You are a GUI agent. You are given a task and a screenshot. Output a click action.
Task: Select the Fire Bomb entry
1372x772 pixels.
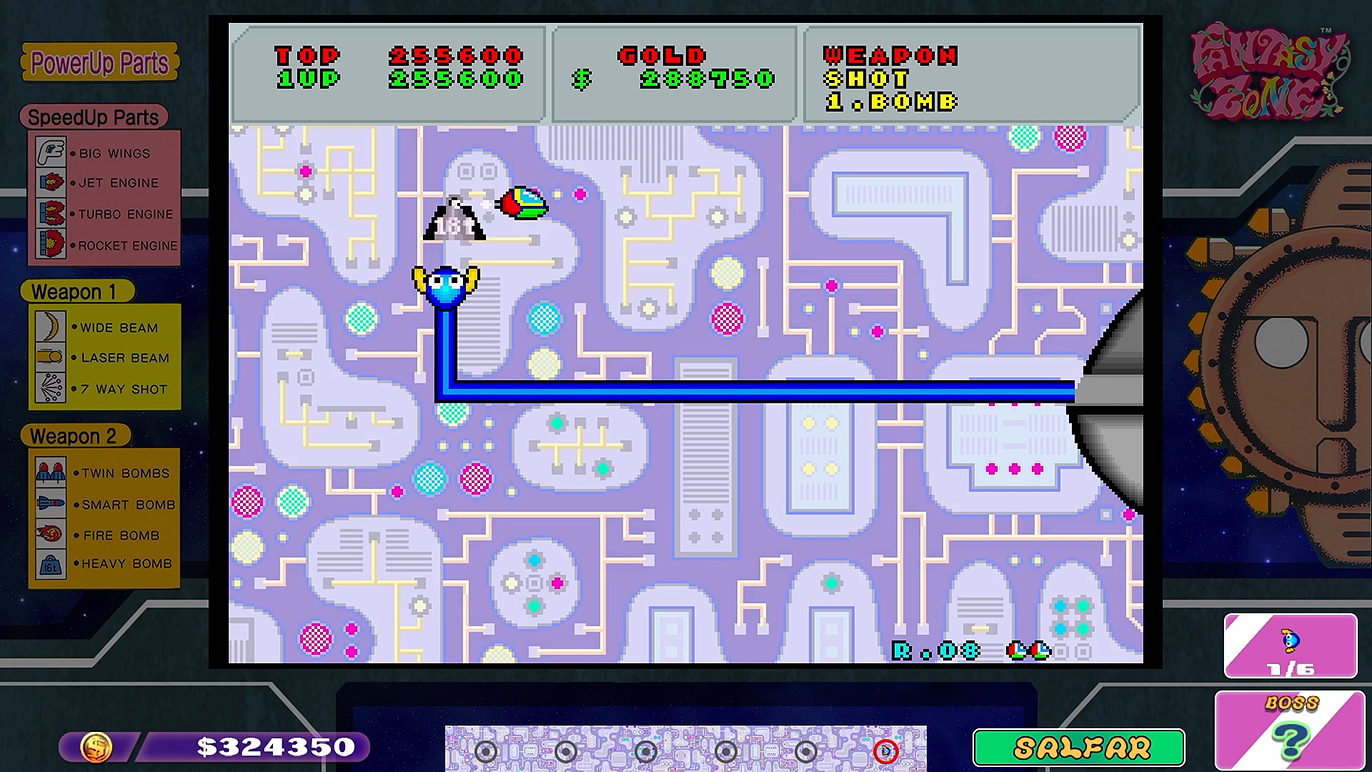104,535
